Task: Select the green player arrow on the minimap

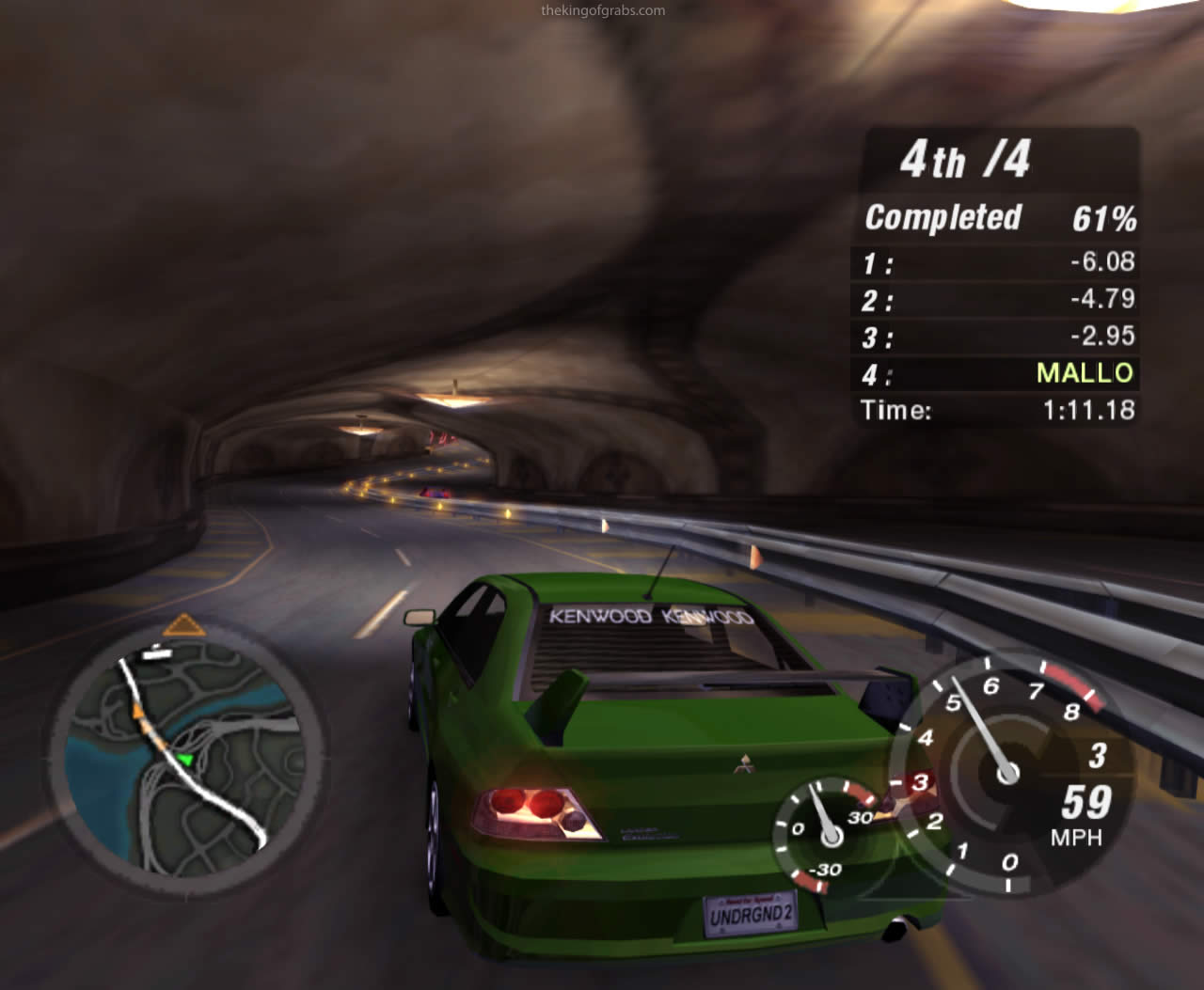Action: click(185, 759)
